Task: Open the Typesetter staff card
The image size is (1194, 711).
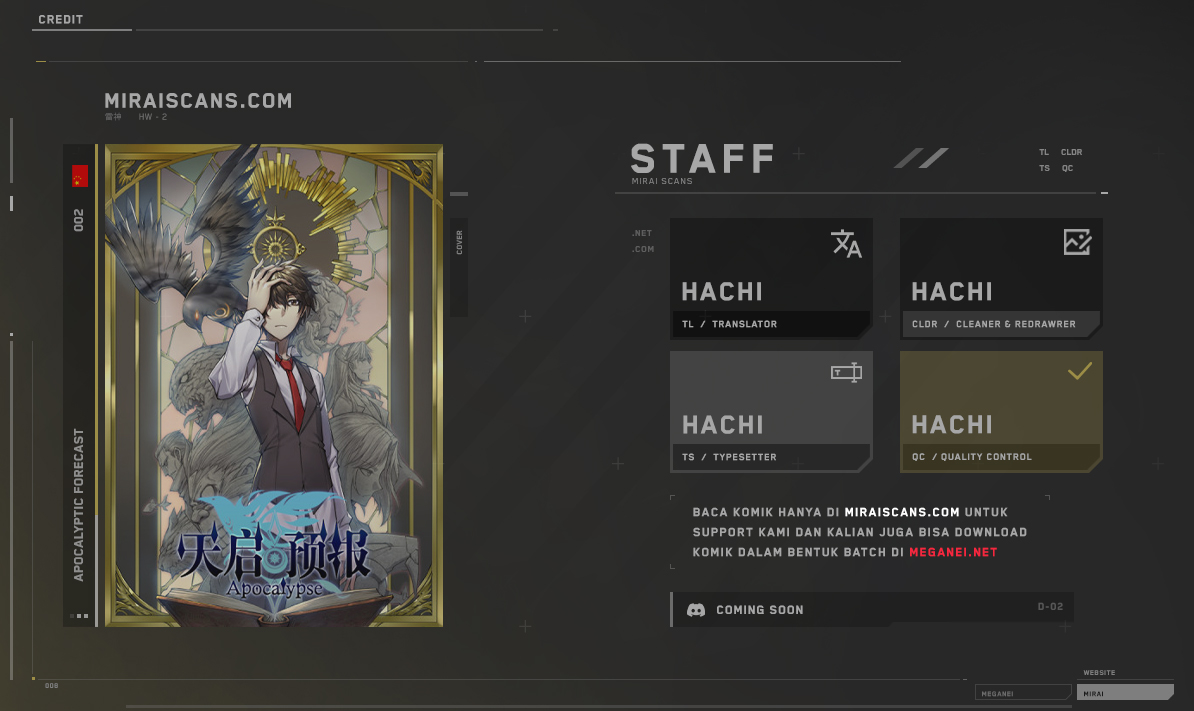Action: pos(771,411)
